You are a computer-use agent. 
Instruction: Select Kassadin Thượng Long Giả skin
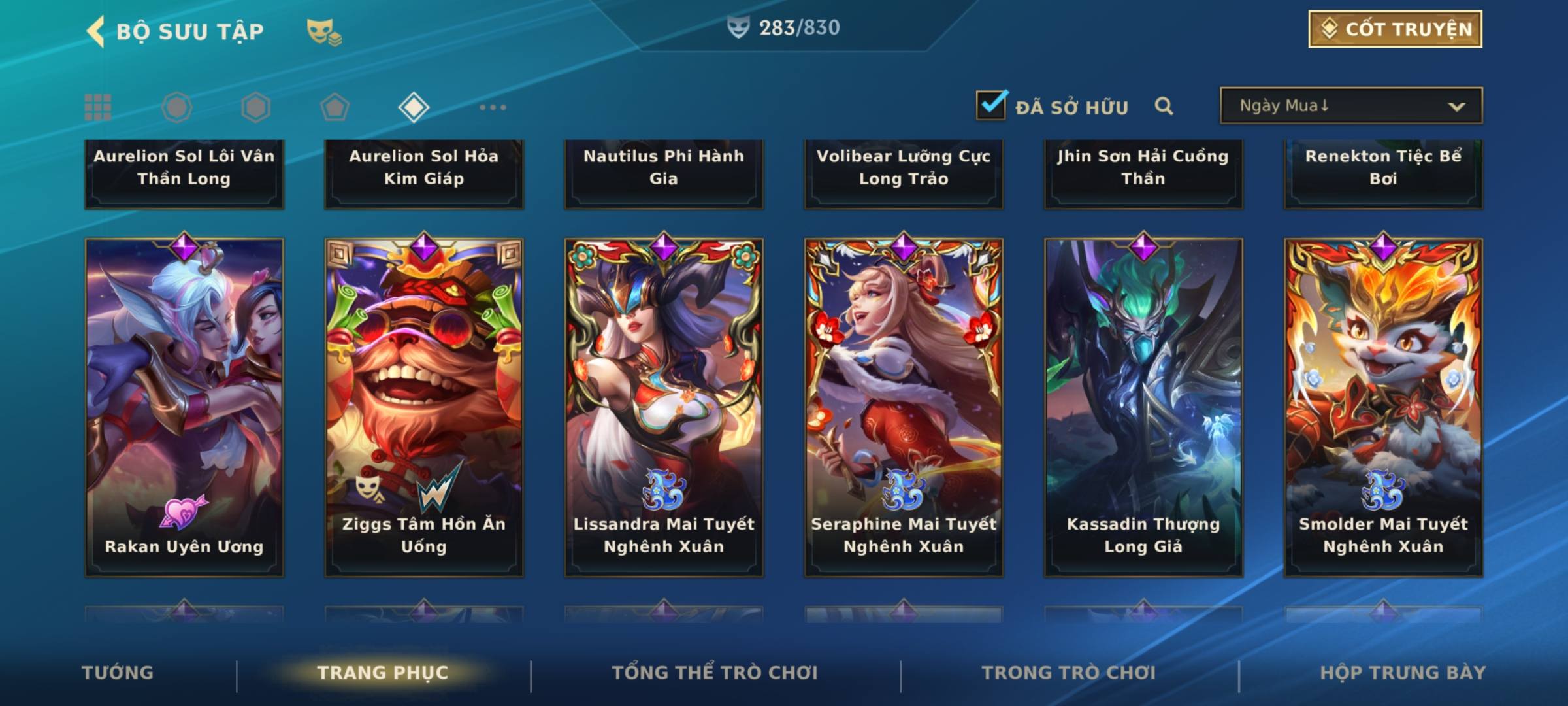coord(1143,407)
